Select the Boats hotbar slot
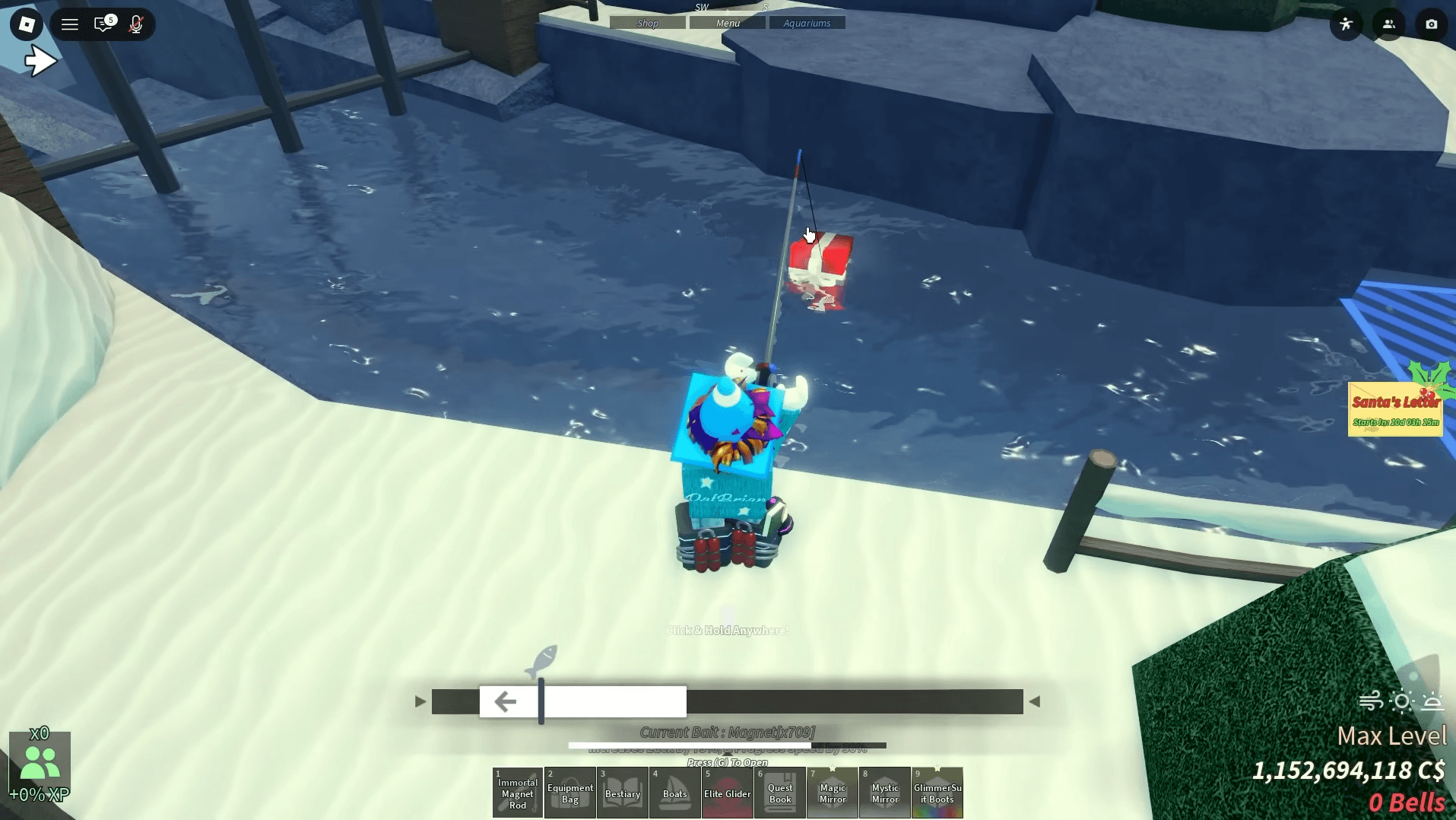Screen dimensions: 1456x820 (x=675, y=793)
